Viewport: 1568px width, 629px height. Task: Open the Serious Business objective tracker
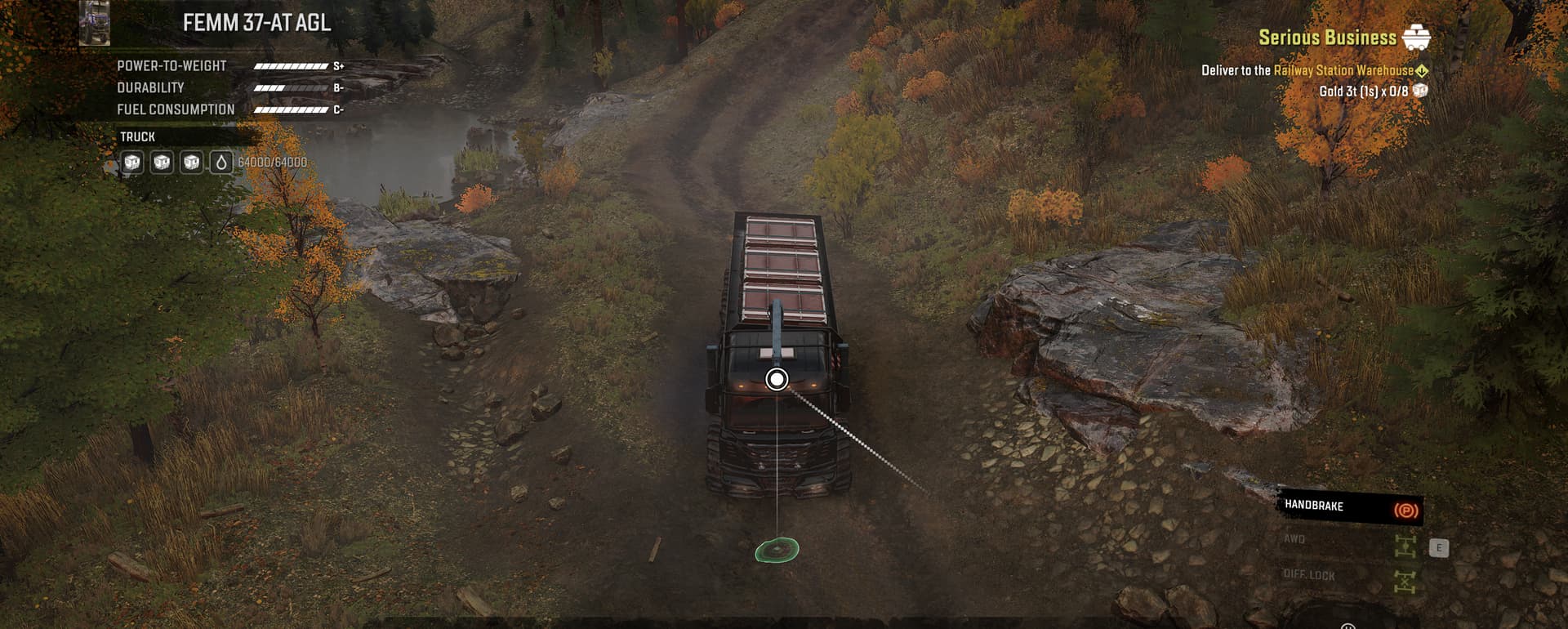coord(1327,38)
